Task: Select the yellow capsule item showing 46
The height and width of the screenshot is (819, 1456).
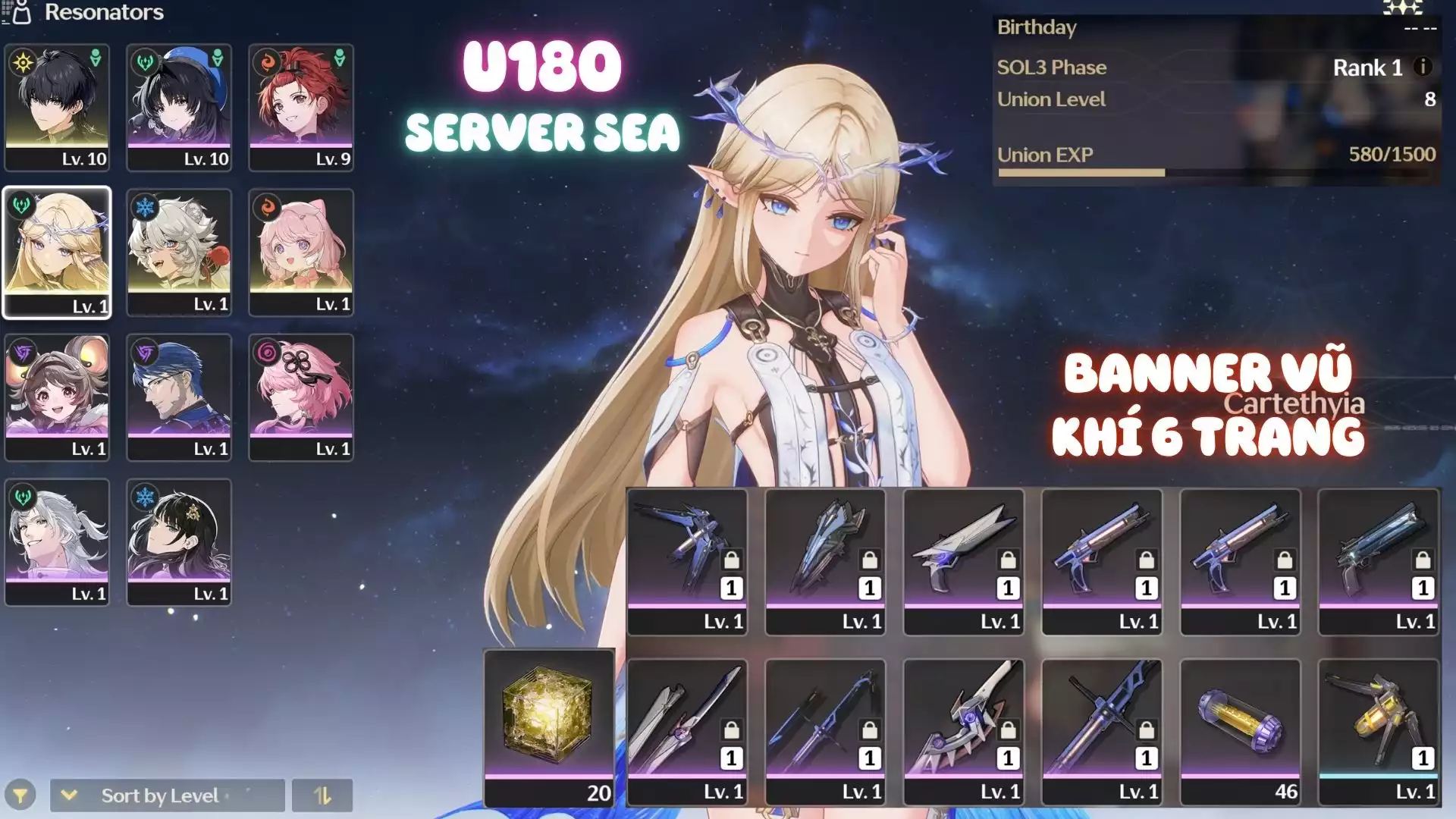Action: point(1240,731)
